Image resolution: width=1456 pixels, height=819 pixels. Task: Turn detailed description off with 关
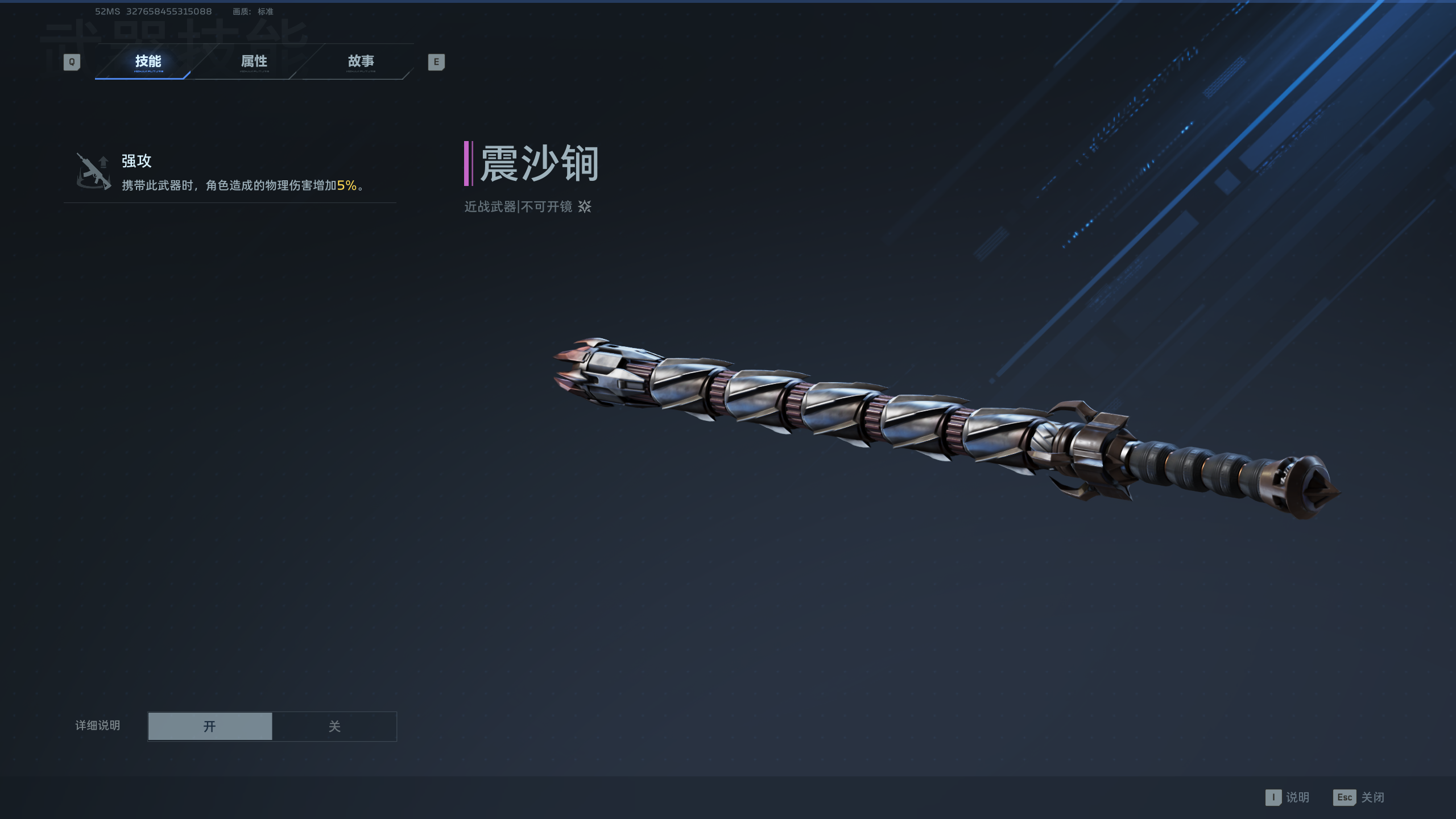(334, 726)
